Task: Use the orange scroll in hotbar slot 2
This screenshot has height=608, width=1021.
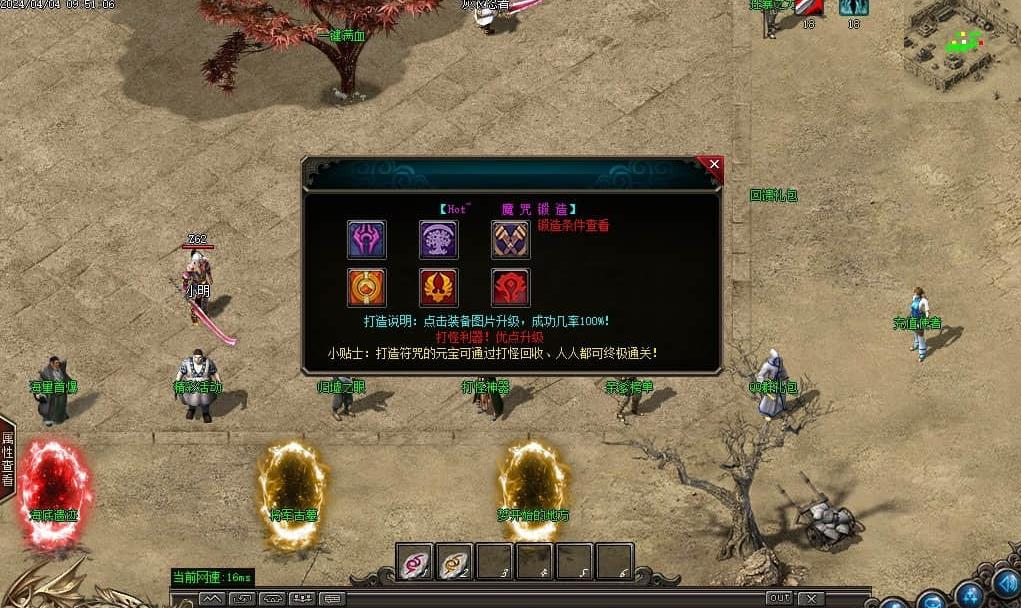Action: coord(454,562)
